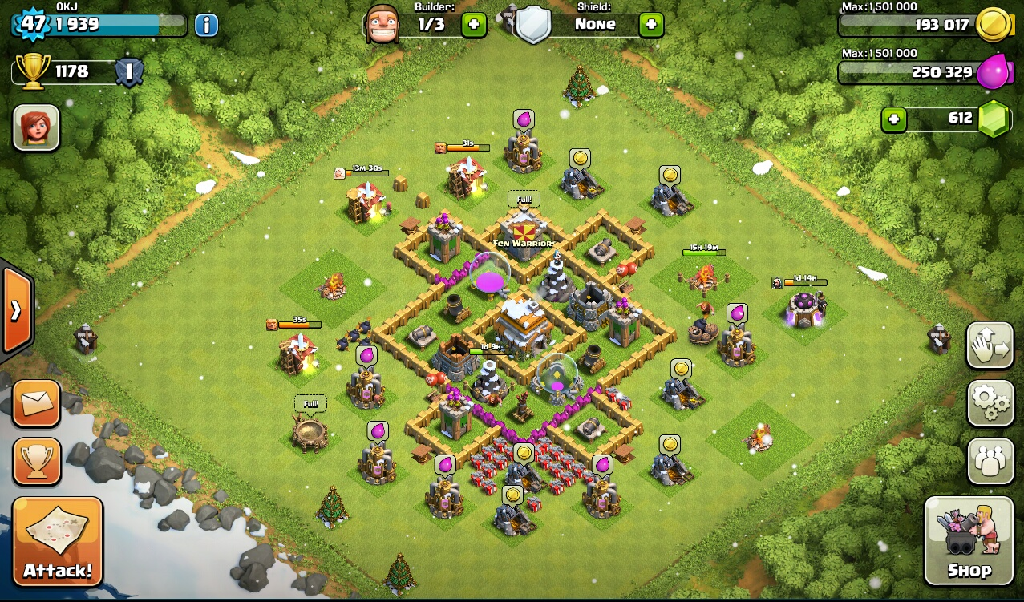Open the envelope messages inbox
This screenshot has height=602, width=1024.
point(36,403)
